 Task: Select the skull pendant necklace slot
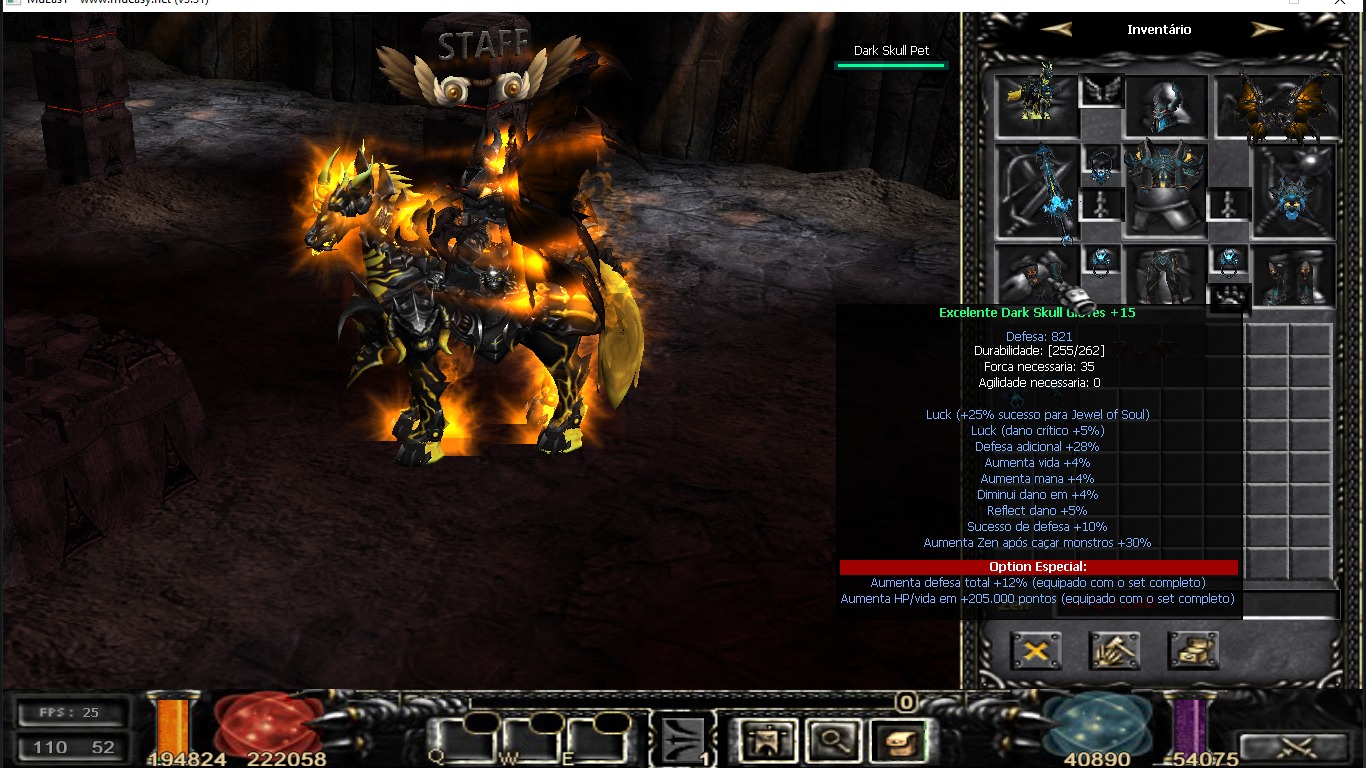(x=1102, y=166)
